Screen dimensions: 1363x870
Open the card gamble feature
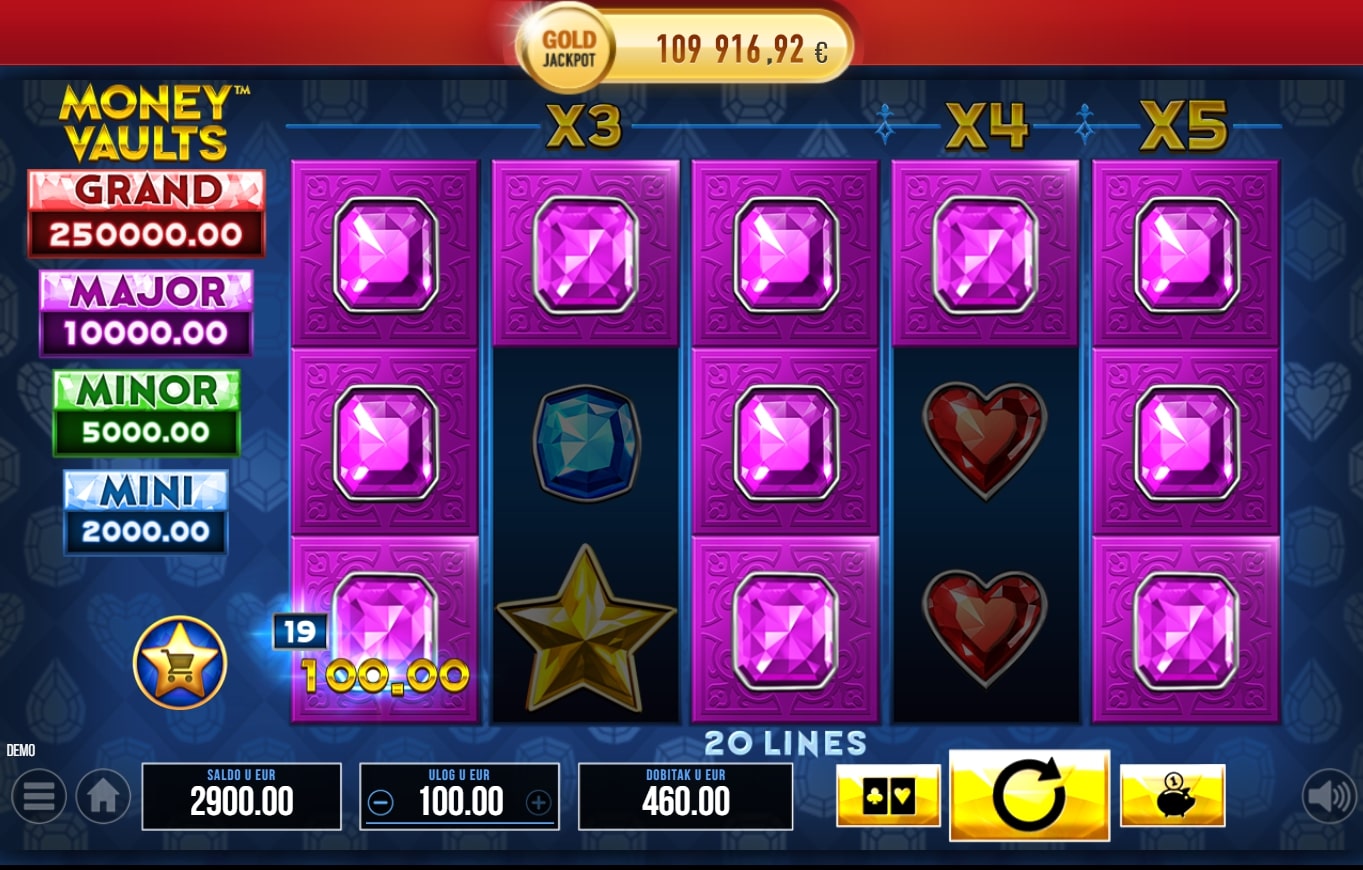coord(888,795)
